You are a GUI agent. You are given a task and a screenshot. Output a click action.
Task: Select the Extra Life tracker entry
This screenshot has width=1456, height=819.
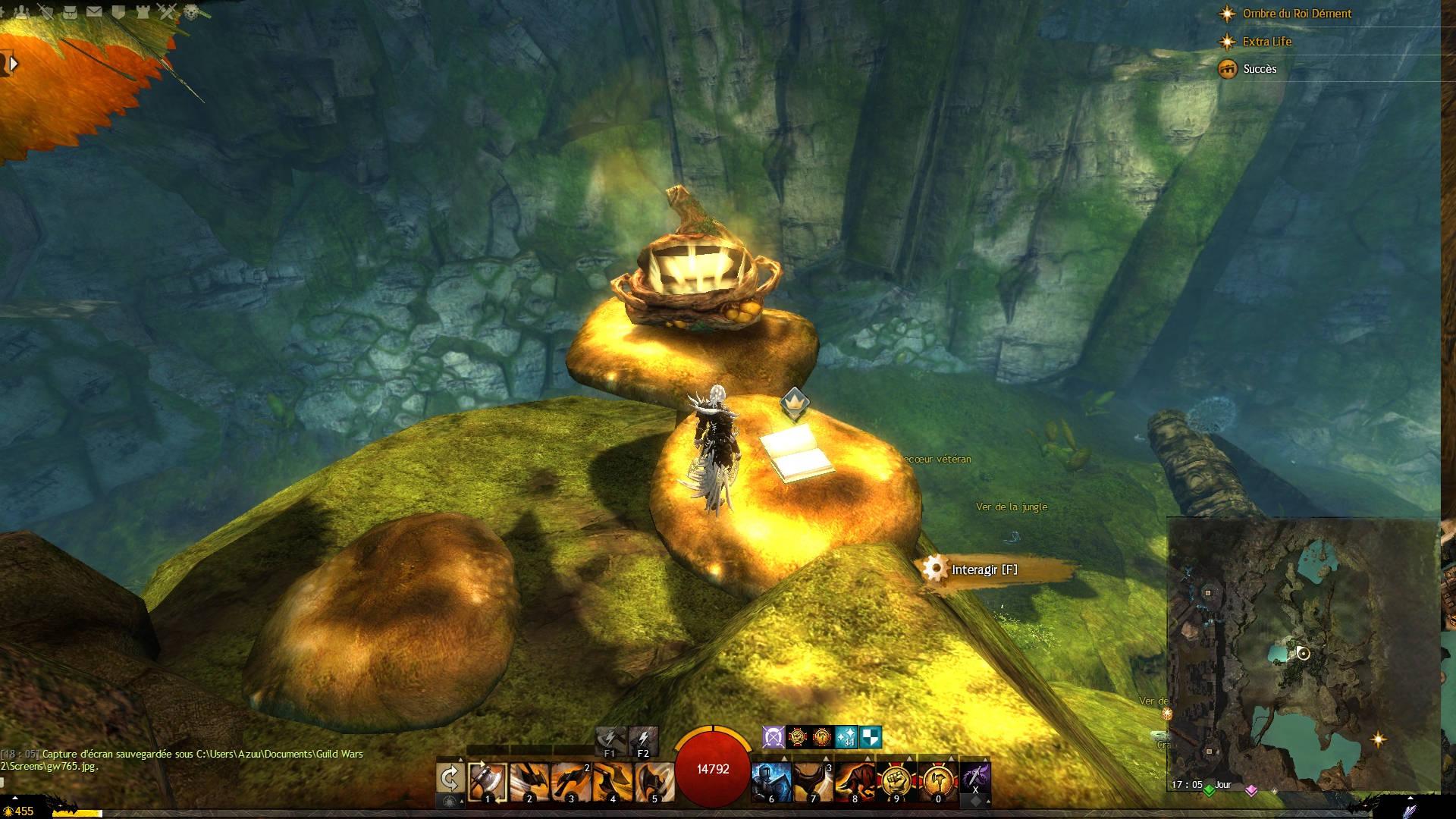pos(1266,42)
